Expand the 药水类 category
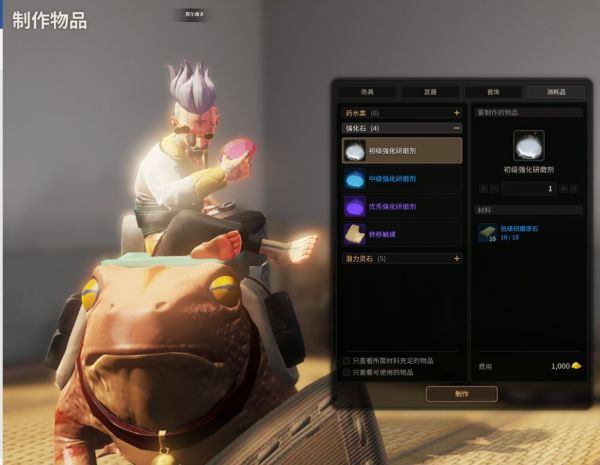The height and width of the screenshot is (465, 600). point(457,113)
